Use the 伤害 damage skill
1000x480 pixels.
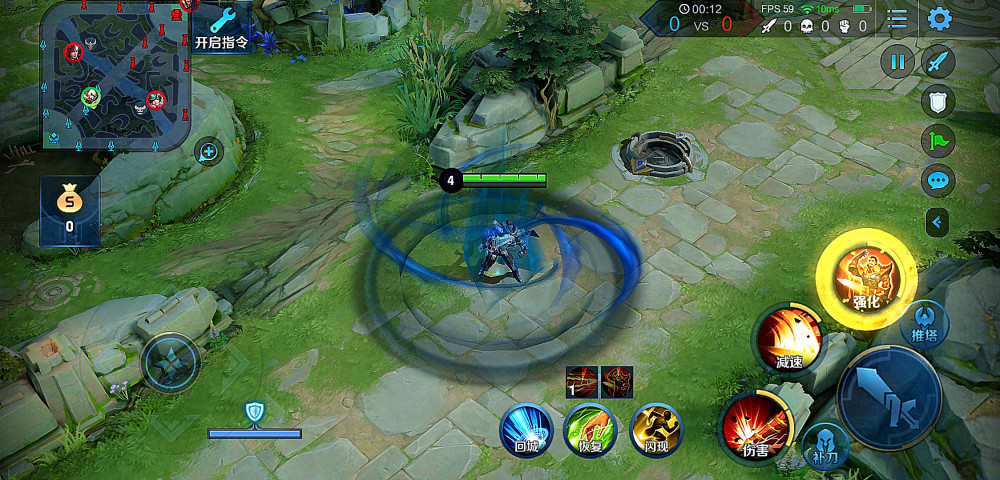click(x=757, y=427)
